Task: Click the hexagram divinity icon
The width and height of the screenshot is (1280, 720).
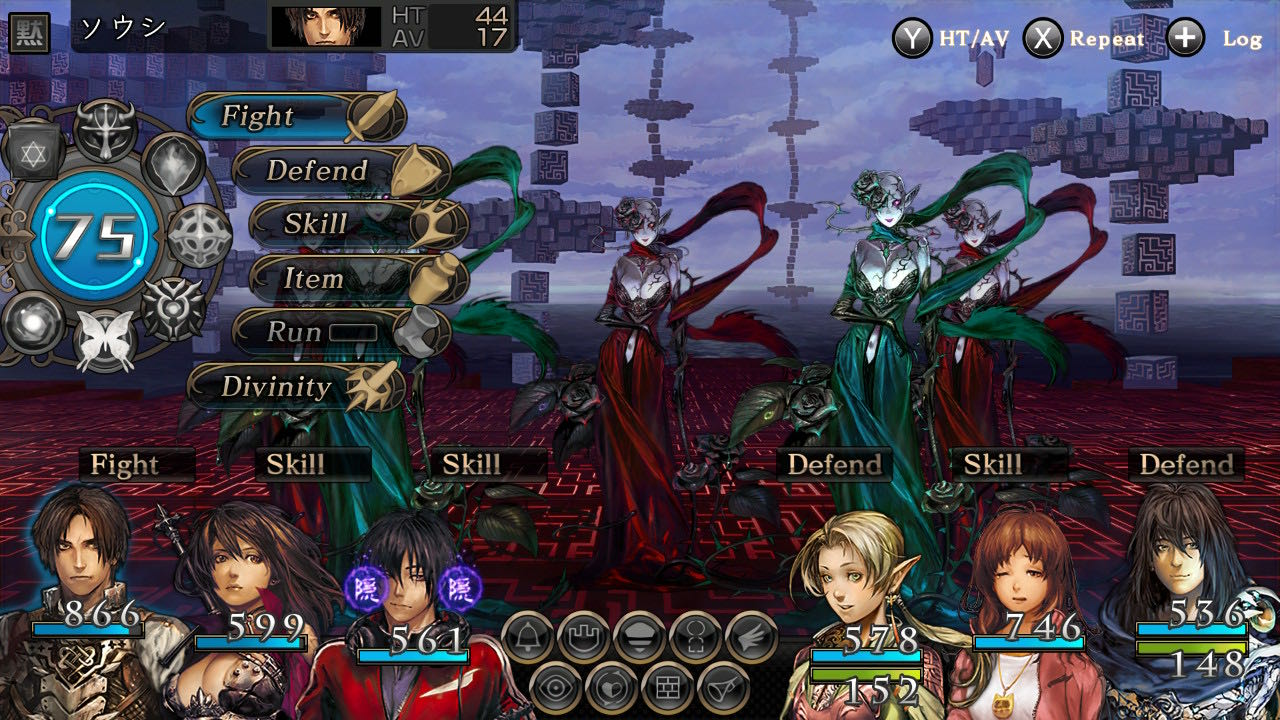Action: pos(37,152)
